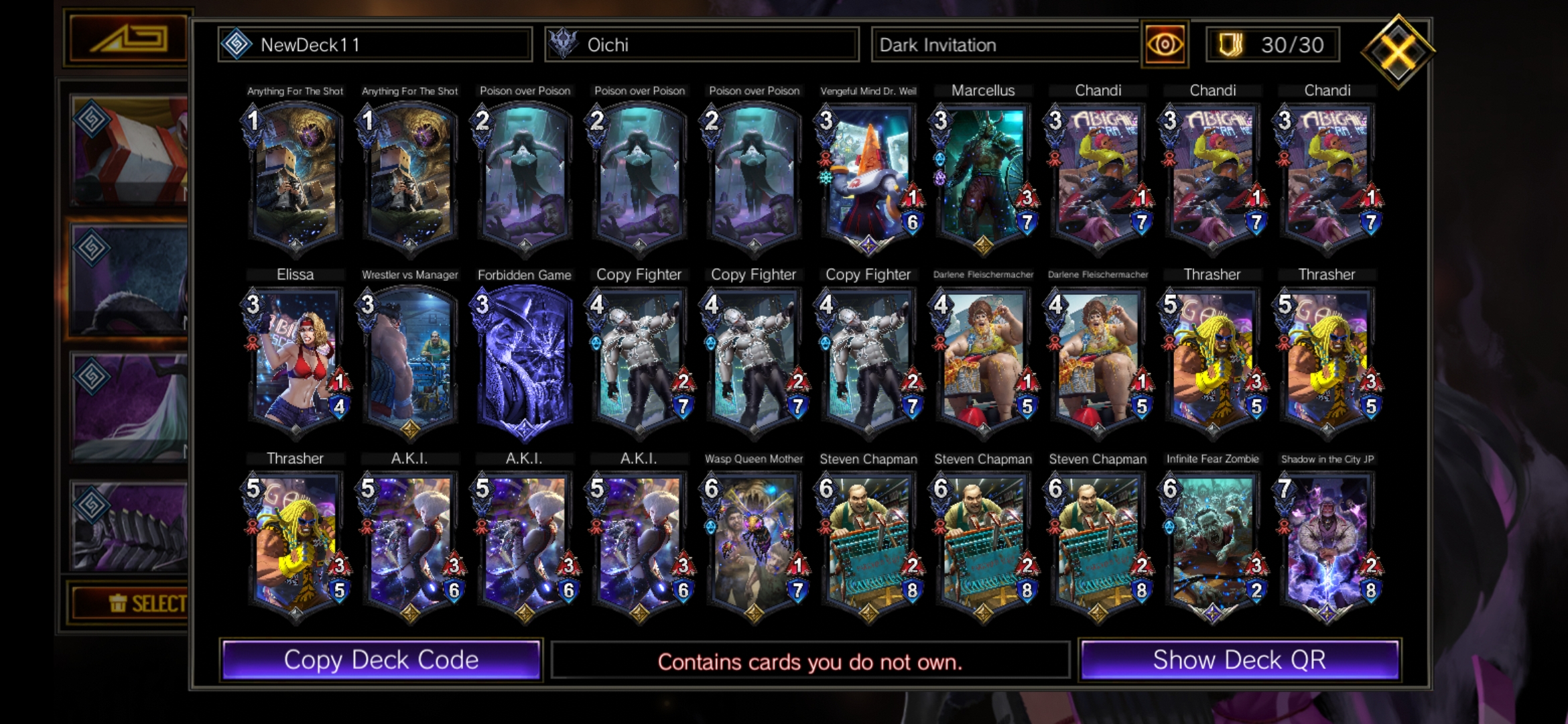Open the Wrestler vs Manager card
This screenshot has height=724, width=1568.
pyautogui.click(x=410, y=362)
